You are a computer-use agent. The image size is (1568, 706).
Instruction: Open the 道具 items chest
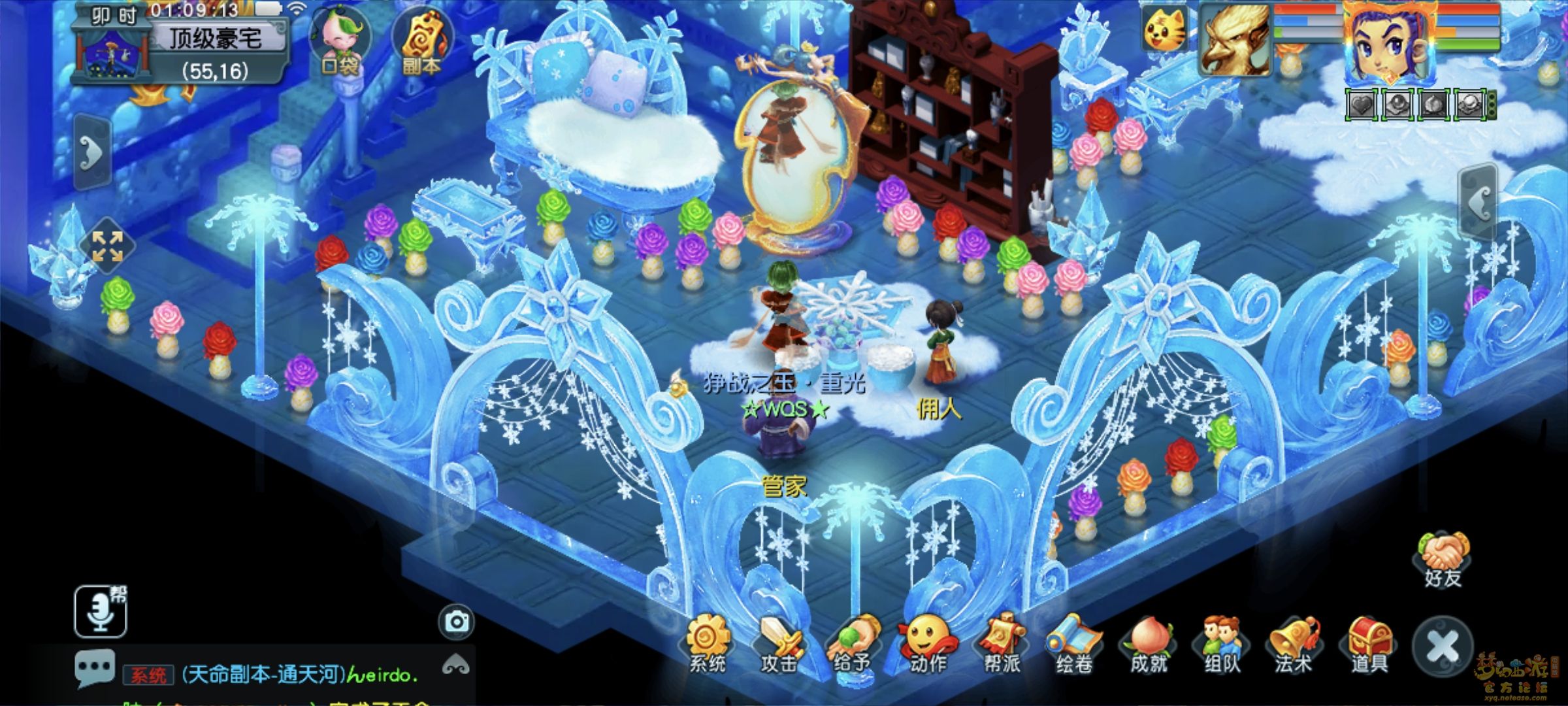1369,643
